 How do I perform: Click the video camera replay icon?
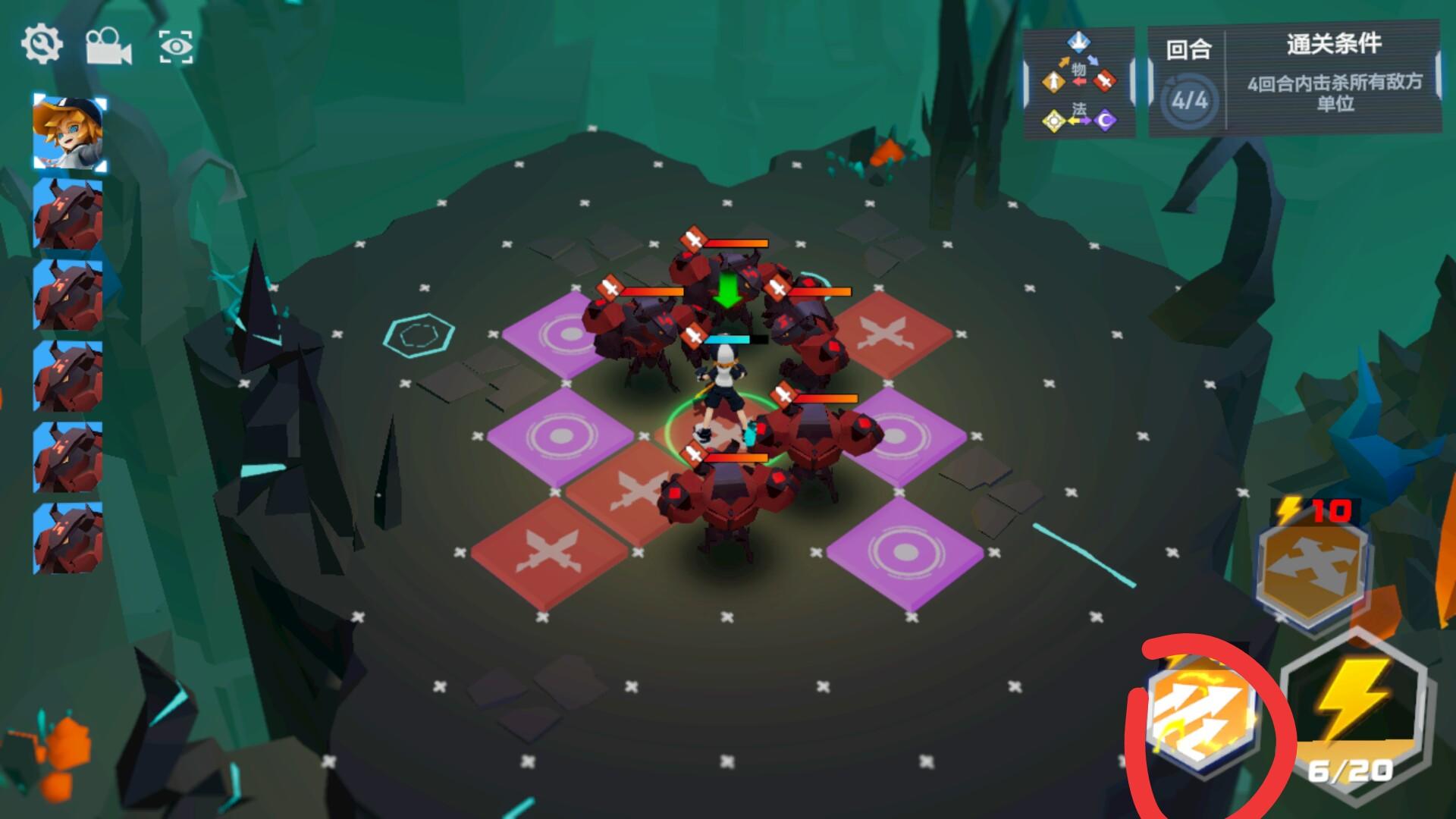click(108, 48)
